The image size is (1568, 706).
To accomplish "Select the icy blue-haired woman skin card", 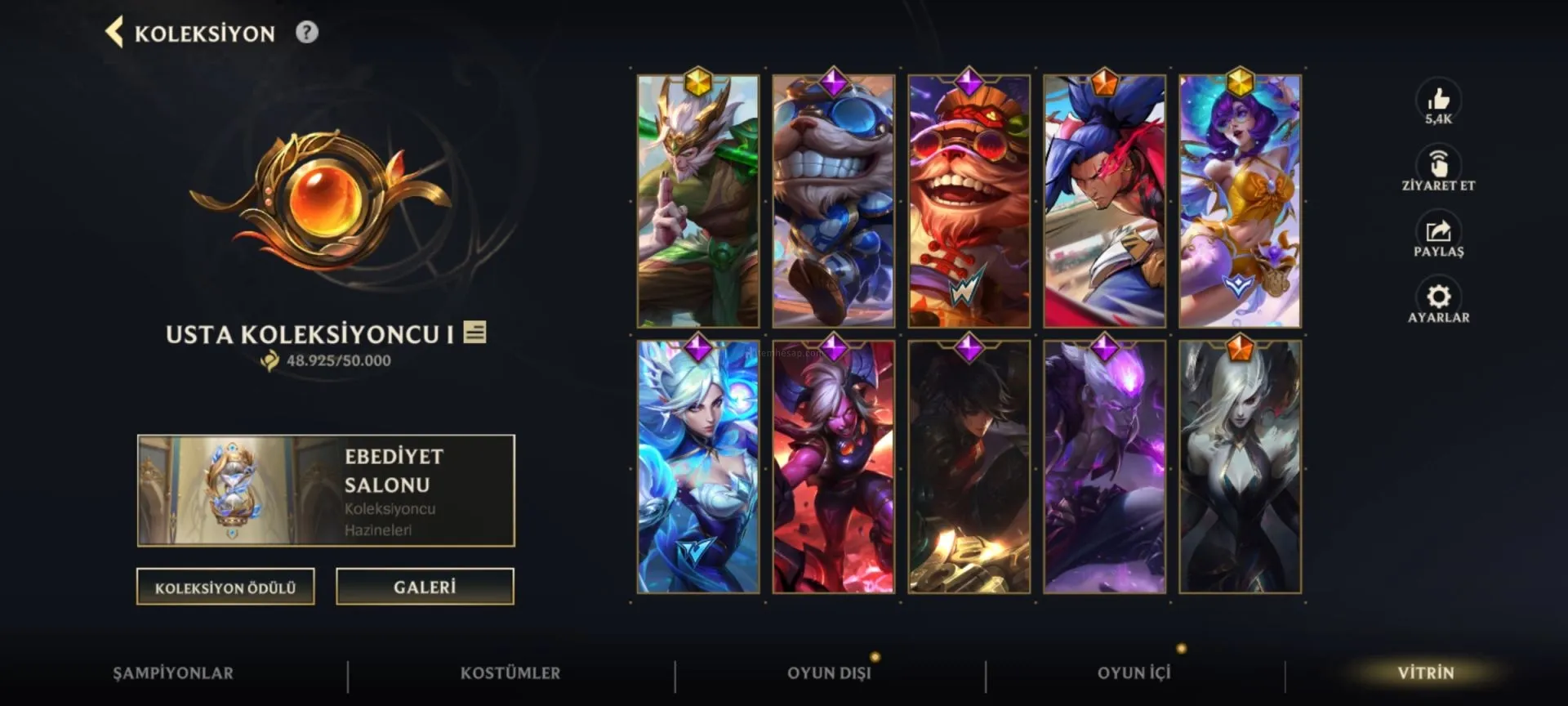I will [x=698, y=467].
